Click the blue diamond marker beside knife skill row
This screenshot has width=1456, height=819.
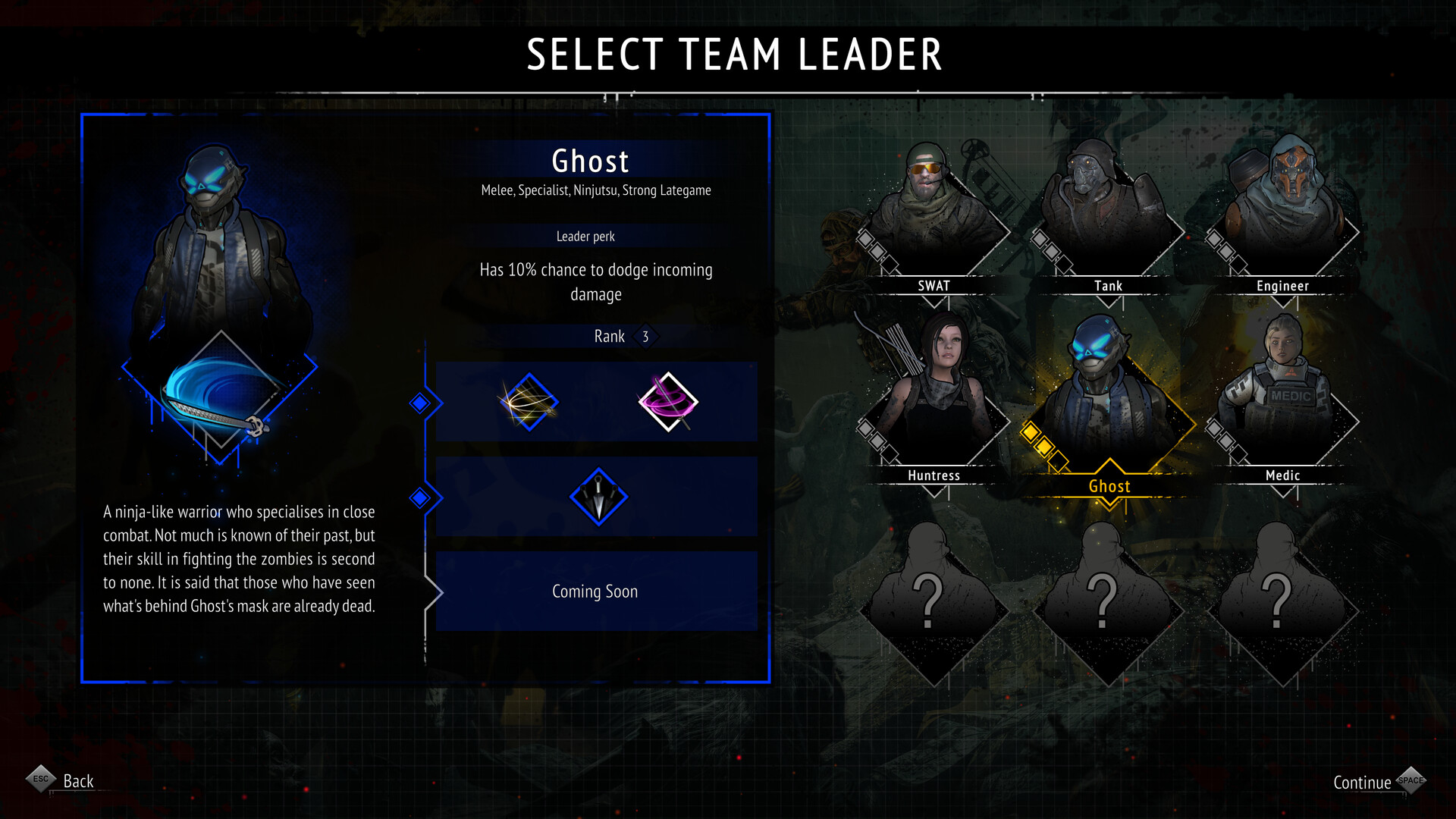coord(421,498)
